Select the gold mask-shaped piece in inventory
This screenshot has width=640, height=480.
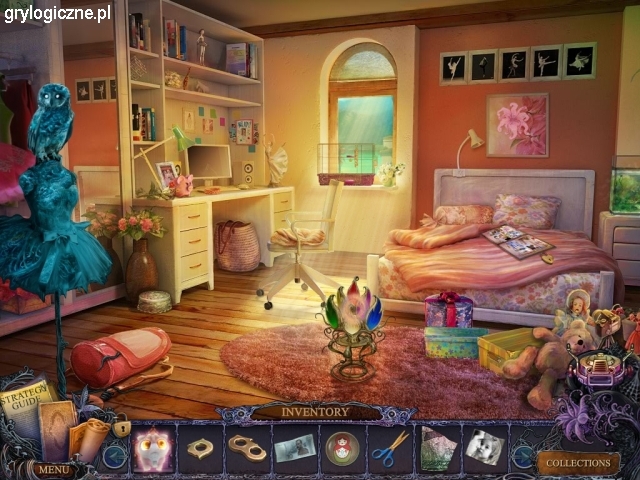click(x=247, y=447)
